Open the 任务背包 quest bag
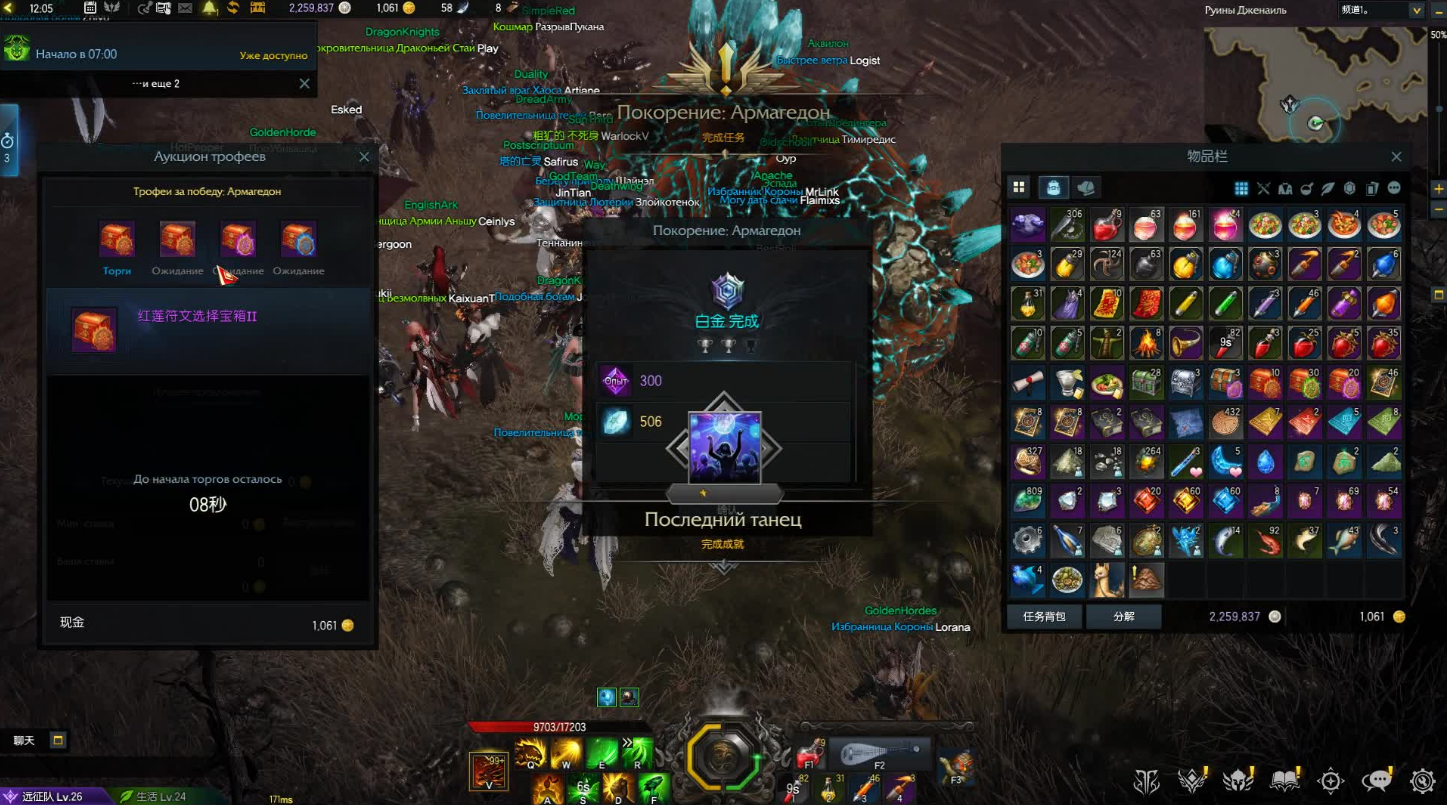1447x805 pixels. tap(1044, 617)
